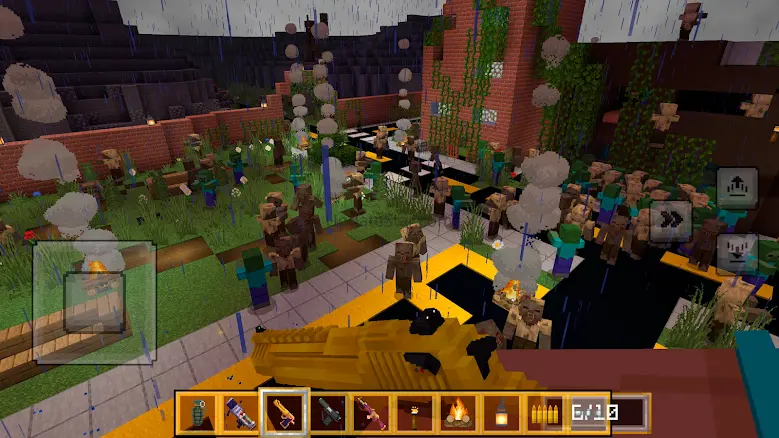Select the pink and gold rifle slot
Screen dimensions: 779x438
370,412
